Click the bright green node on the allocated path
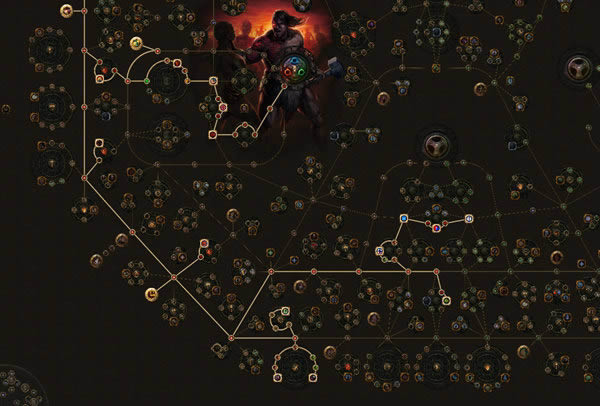Screen dimensions: 600x406 (147, 80)
